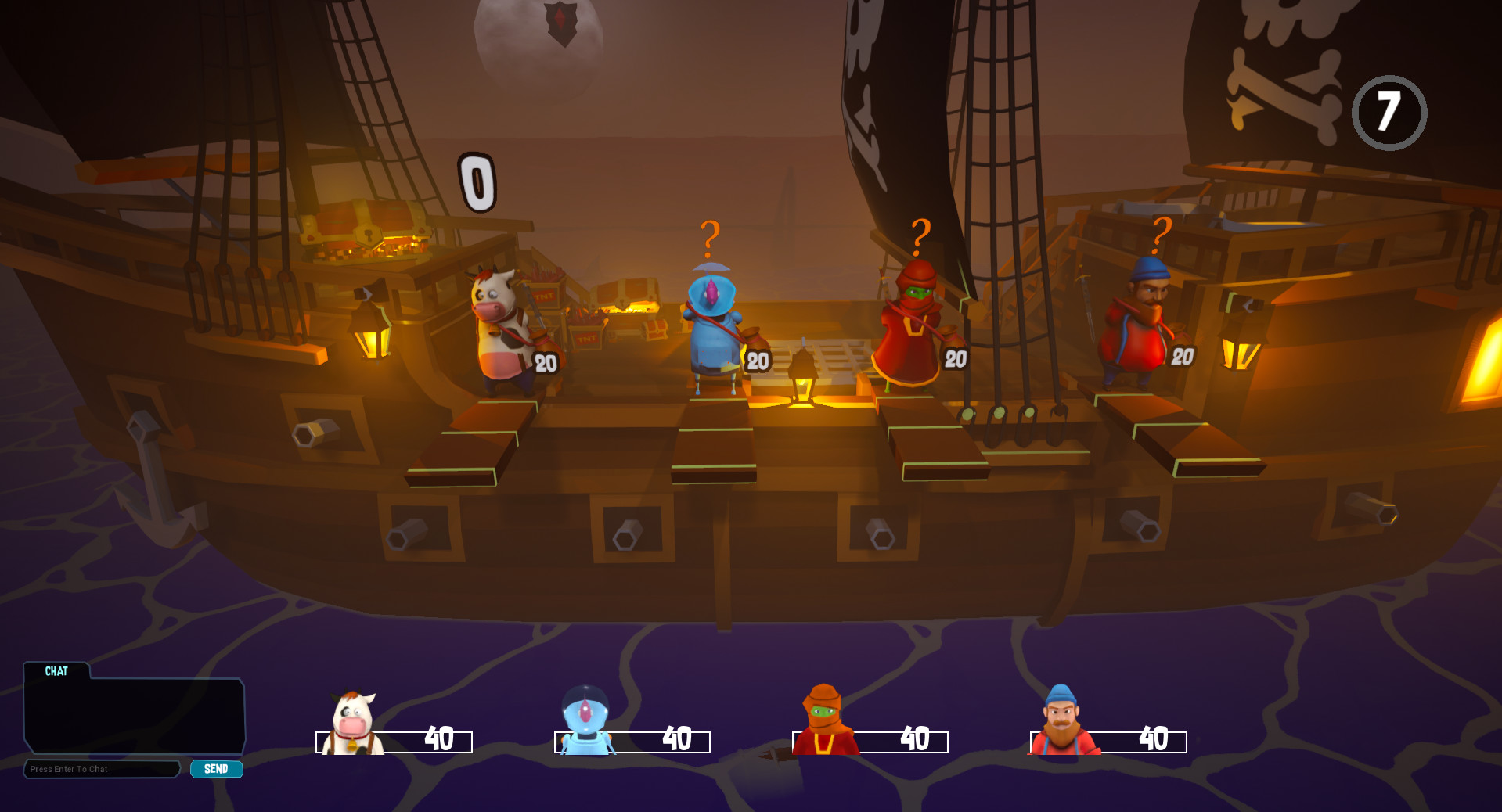
Task: Click the round timer showing 7
Action: [x=1389, y=111]
